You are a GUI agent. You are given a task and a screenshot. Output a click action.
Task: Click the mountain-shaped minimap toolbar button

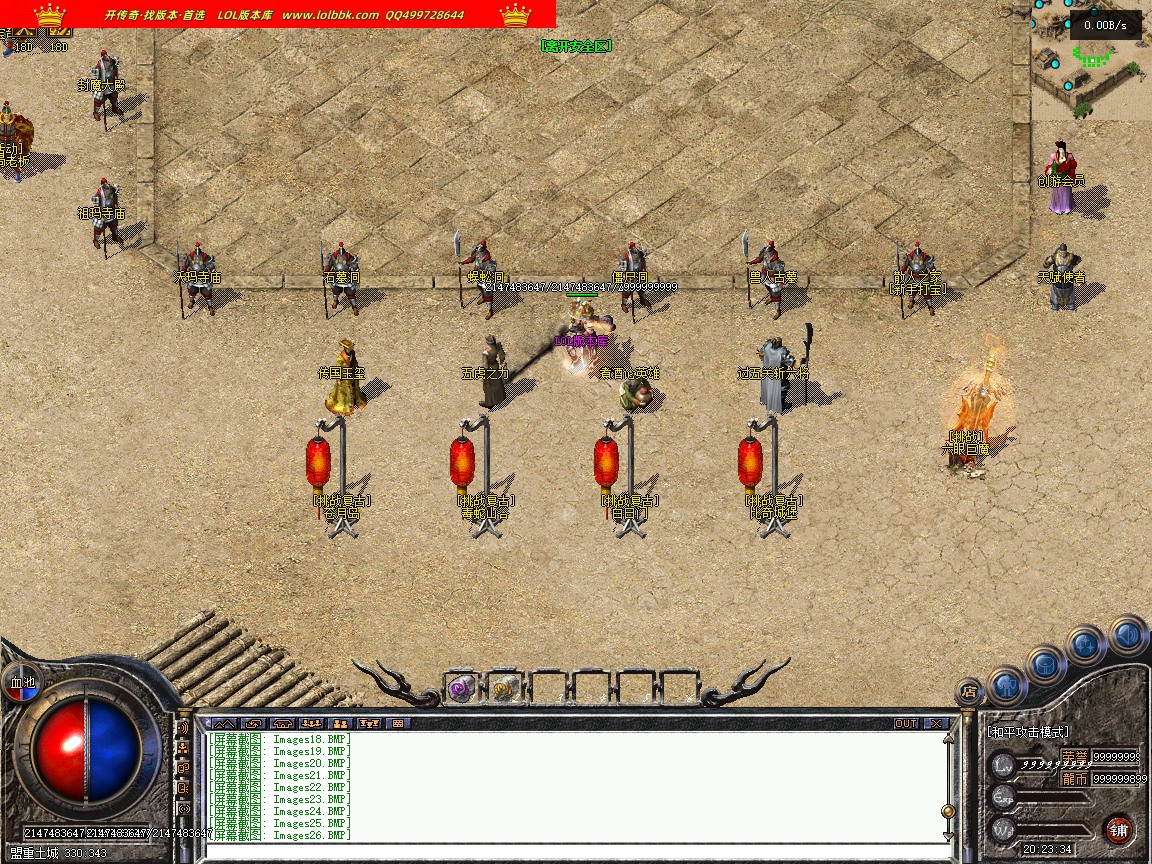click(223, 723)
